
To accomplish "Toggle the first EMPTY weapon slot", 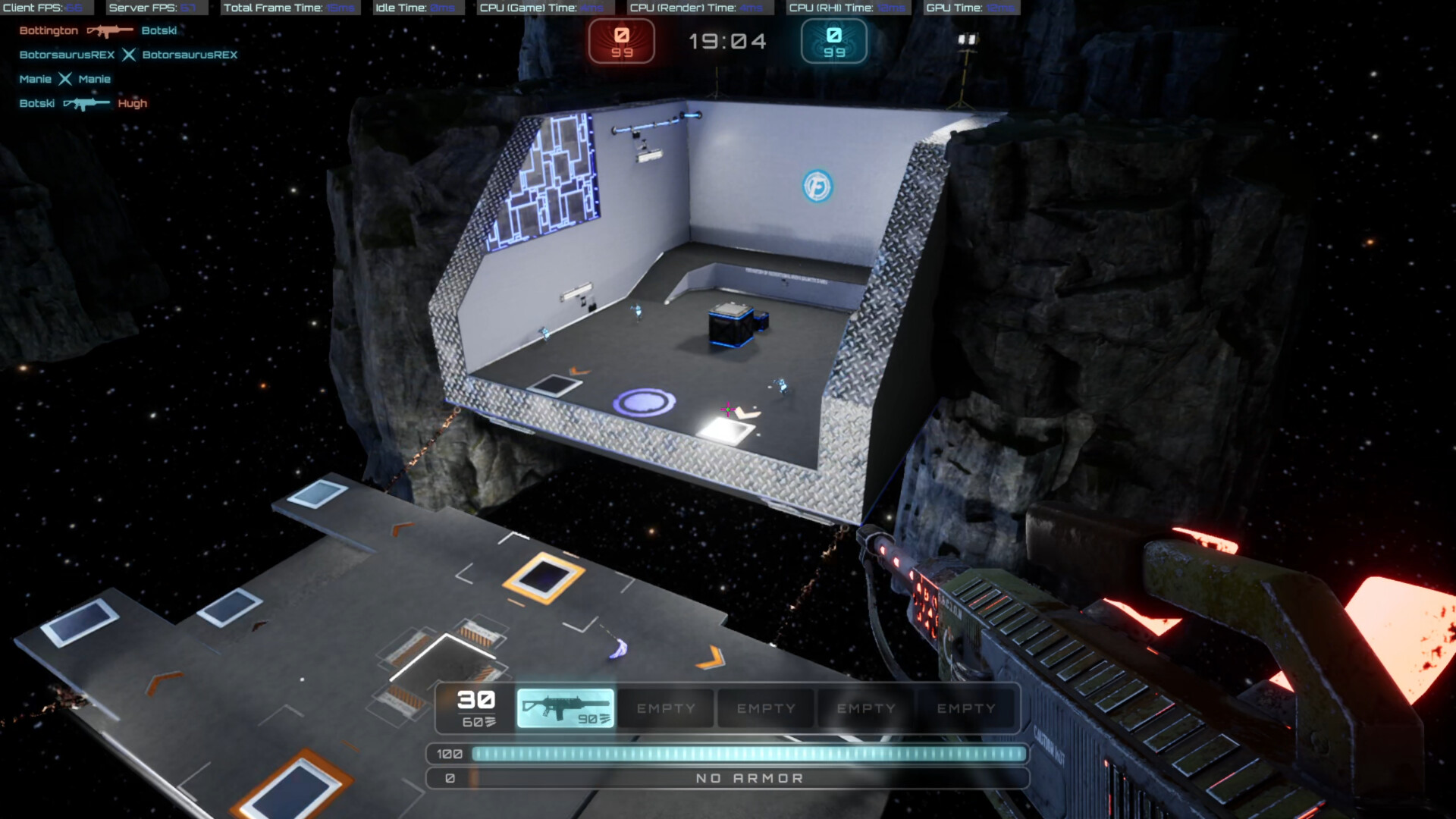I will pos(665,708).
